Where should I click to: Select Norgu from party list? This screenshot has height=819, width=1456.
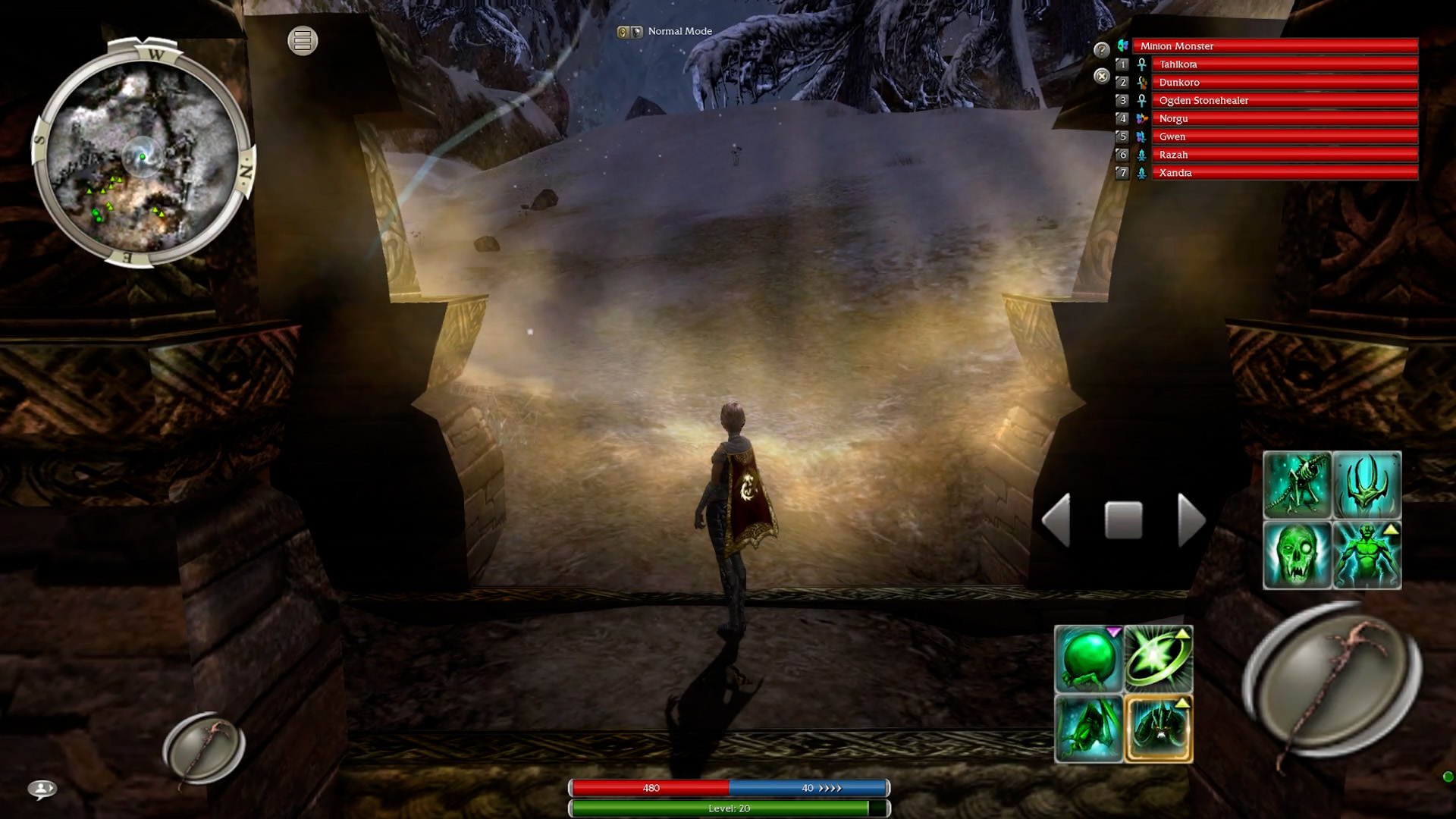click(1284, 119)
